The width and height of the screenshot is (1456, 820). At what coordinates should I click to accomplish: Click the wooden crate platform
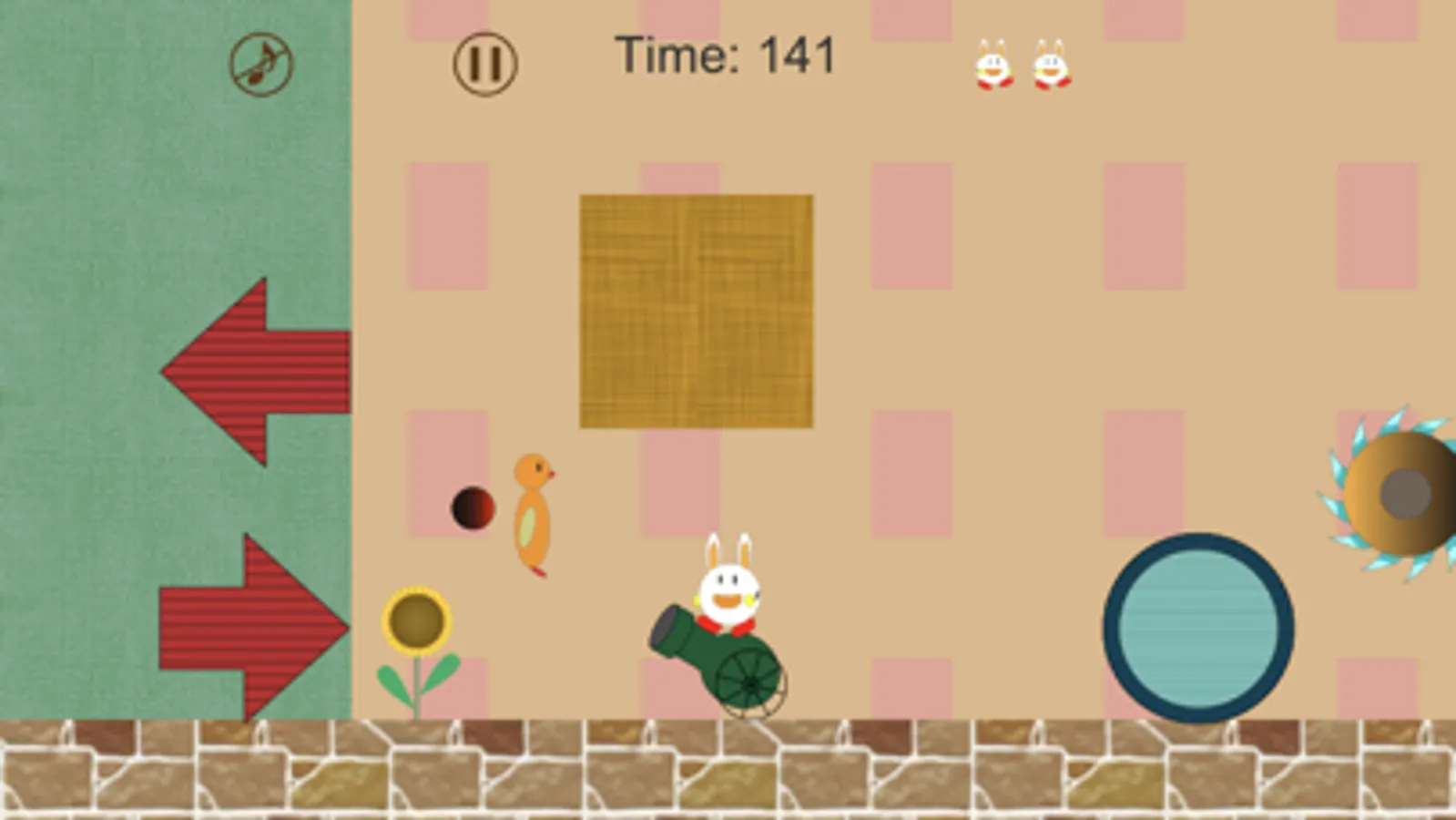click(697, 310)
